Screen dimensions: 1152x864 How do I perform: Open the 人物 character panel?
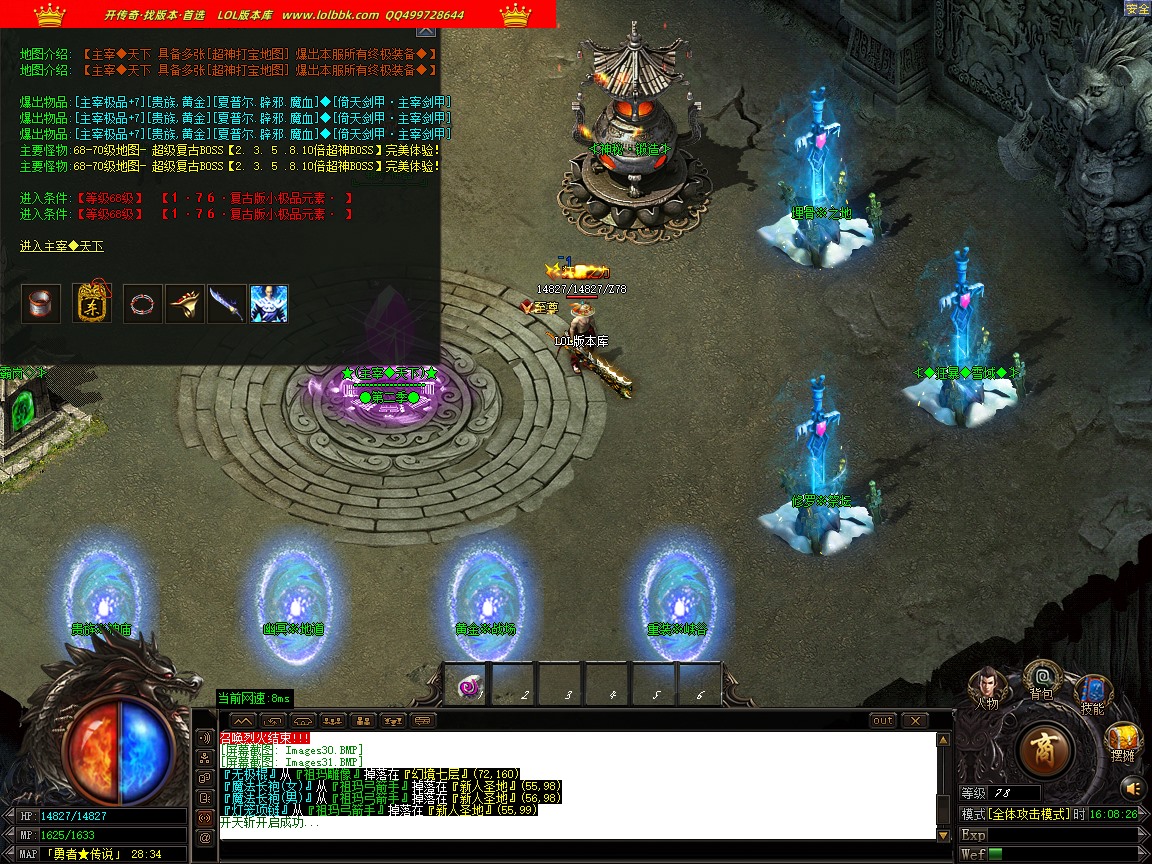point(987,687)
